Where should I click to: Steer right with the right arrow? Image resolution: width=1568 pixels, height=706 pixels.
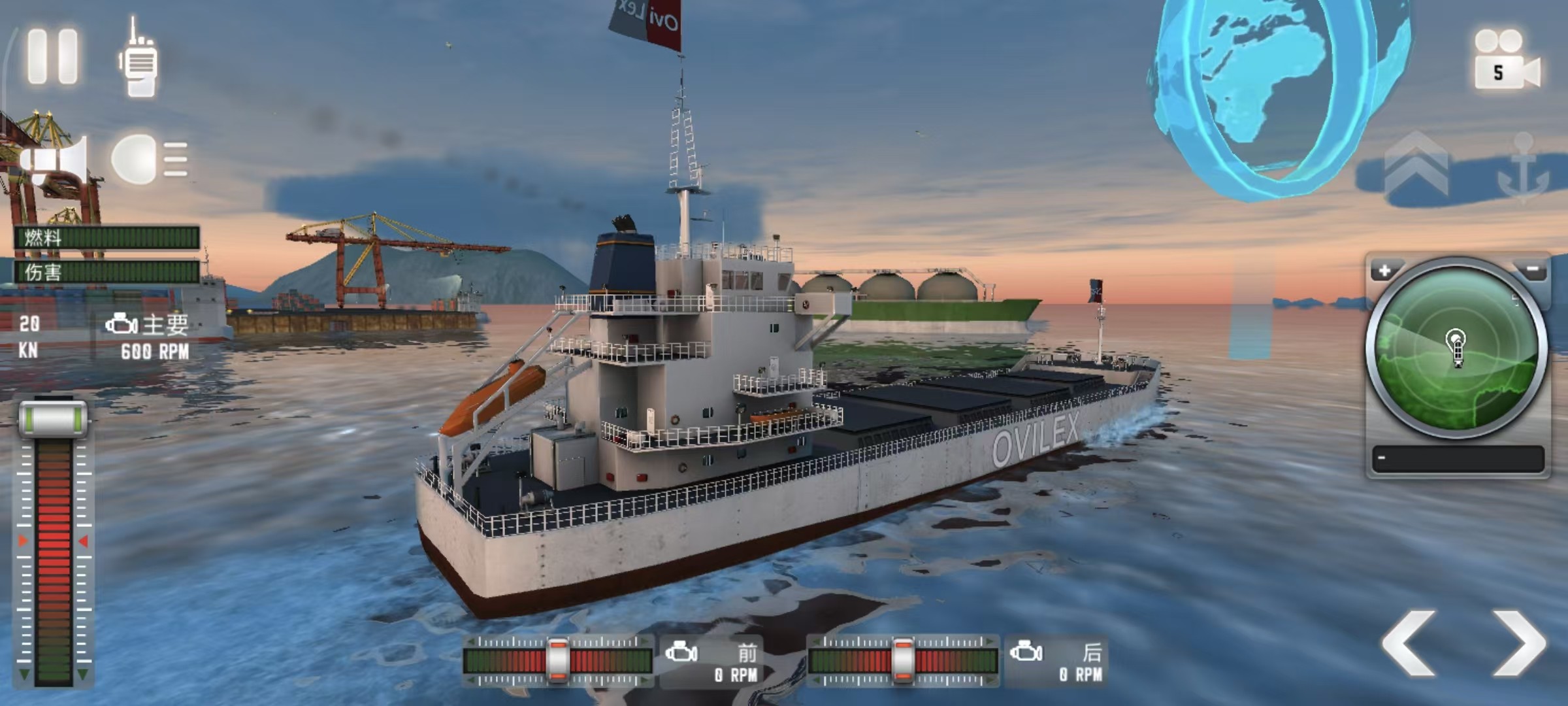pos(1519,643)
